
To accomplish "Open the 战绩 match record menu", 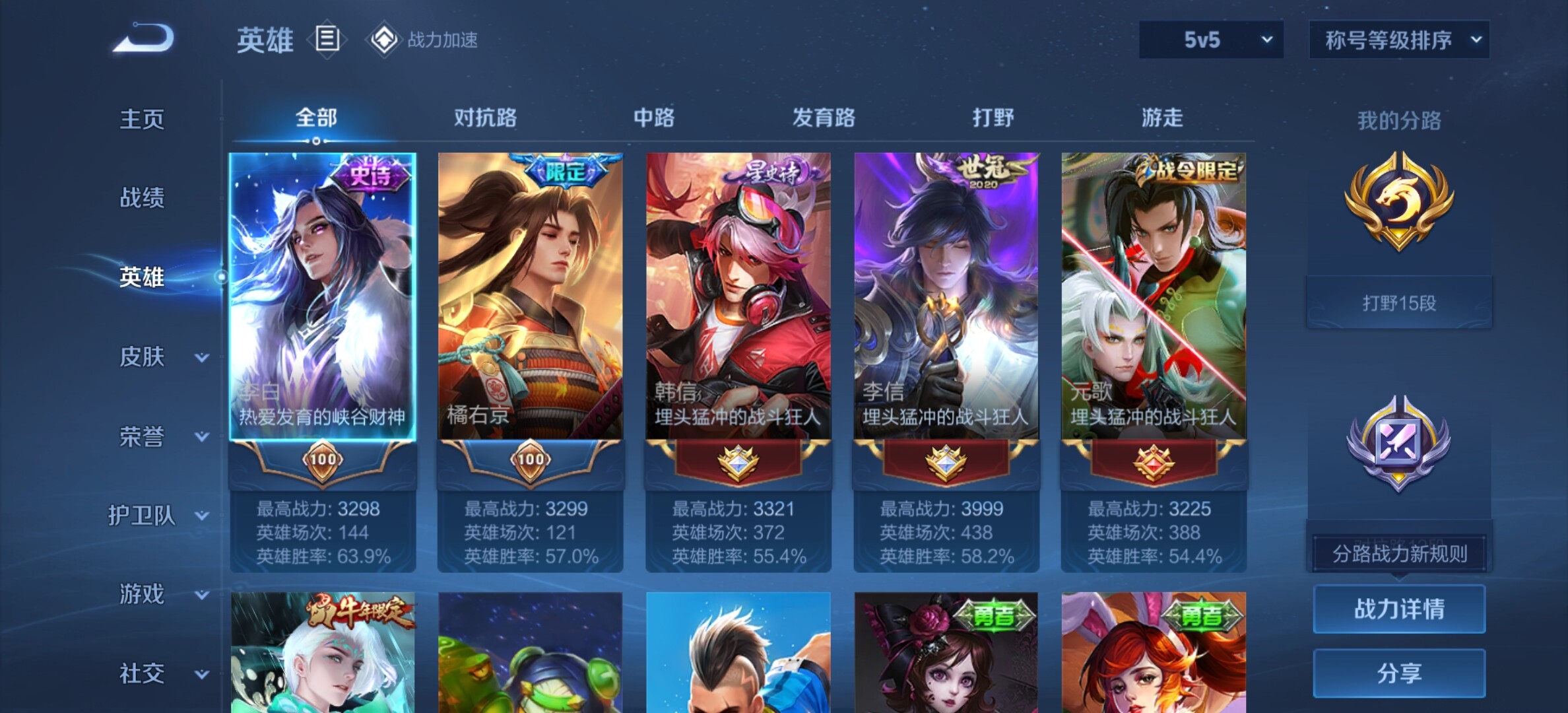I will [142, 197].
